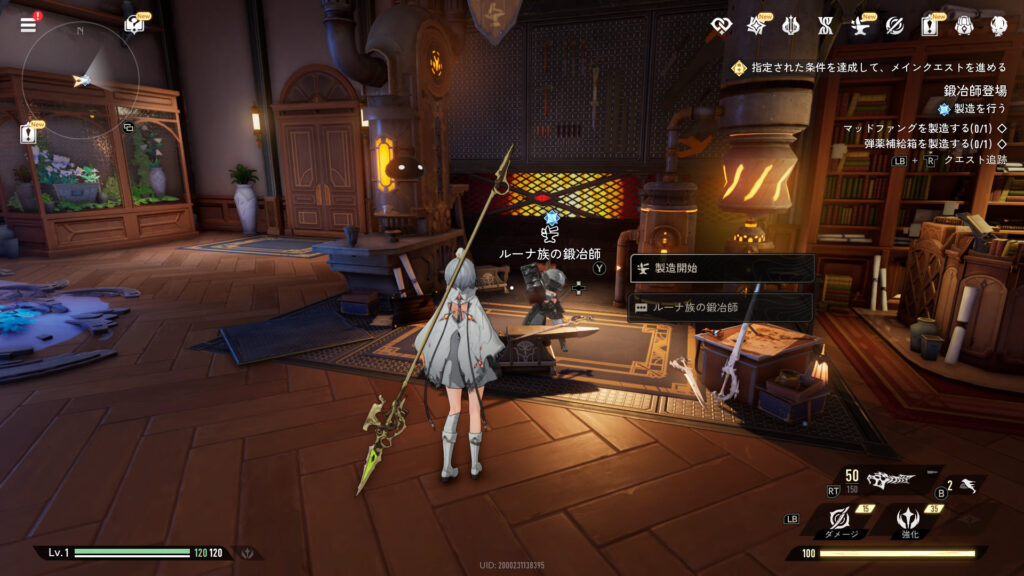
Task: Open the hourglass-shaped icon in top bar
Action: 824,25
